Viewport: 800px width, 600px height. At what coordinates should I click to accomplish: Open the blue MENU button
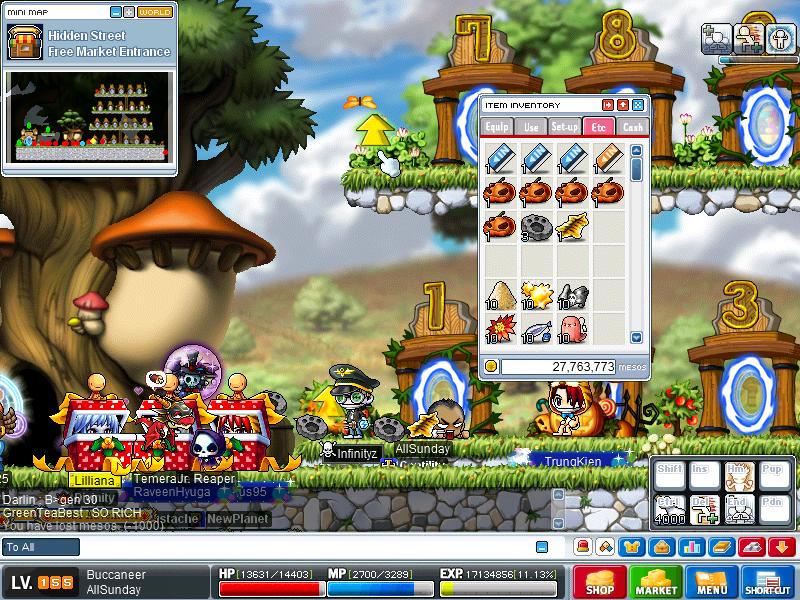point(711,582)
